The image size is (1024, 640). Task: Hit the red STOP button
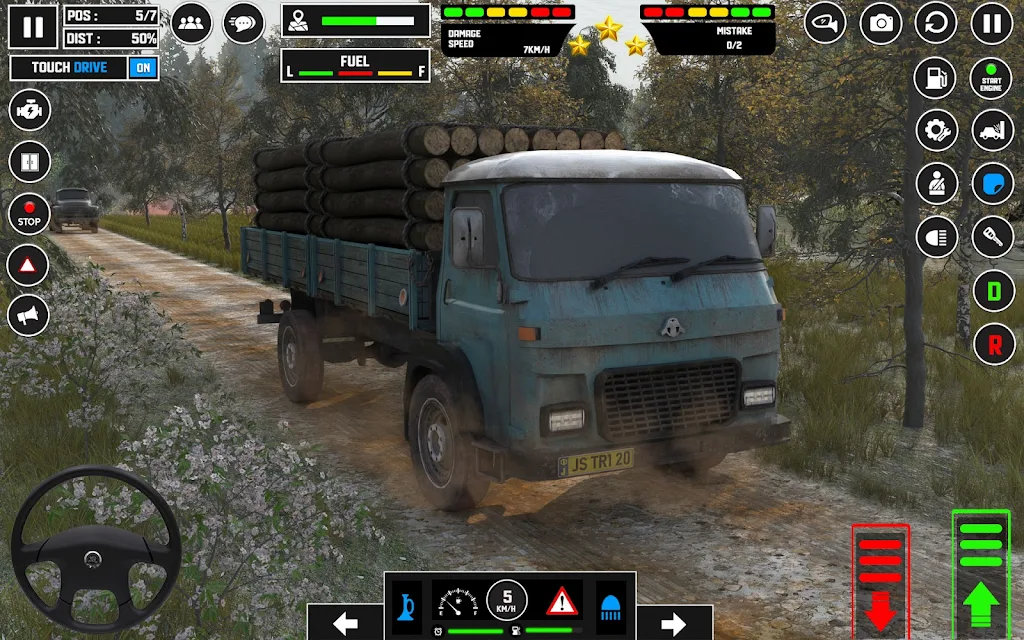pyautogui.click(x=29, y=213)
